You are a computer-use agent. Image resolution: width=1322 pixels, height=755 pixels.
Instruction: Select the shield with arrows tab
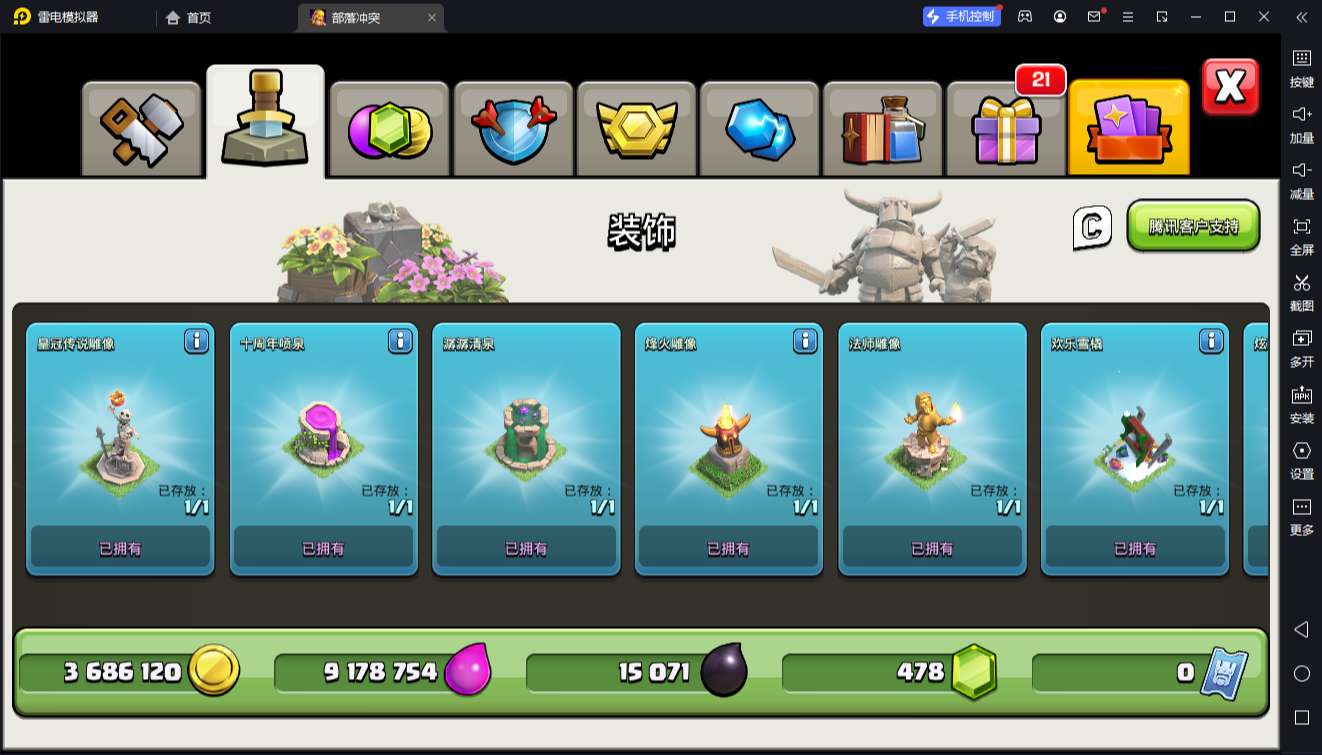513,130
